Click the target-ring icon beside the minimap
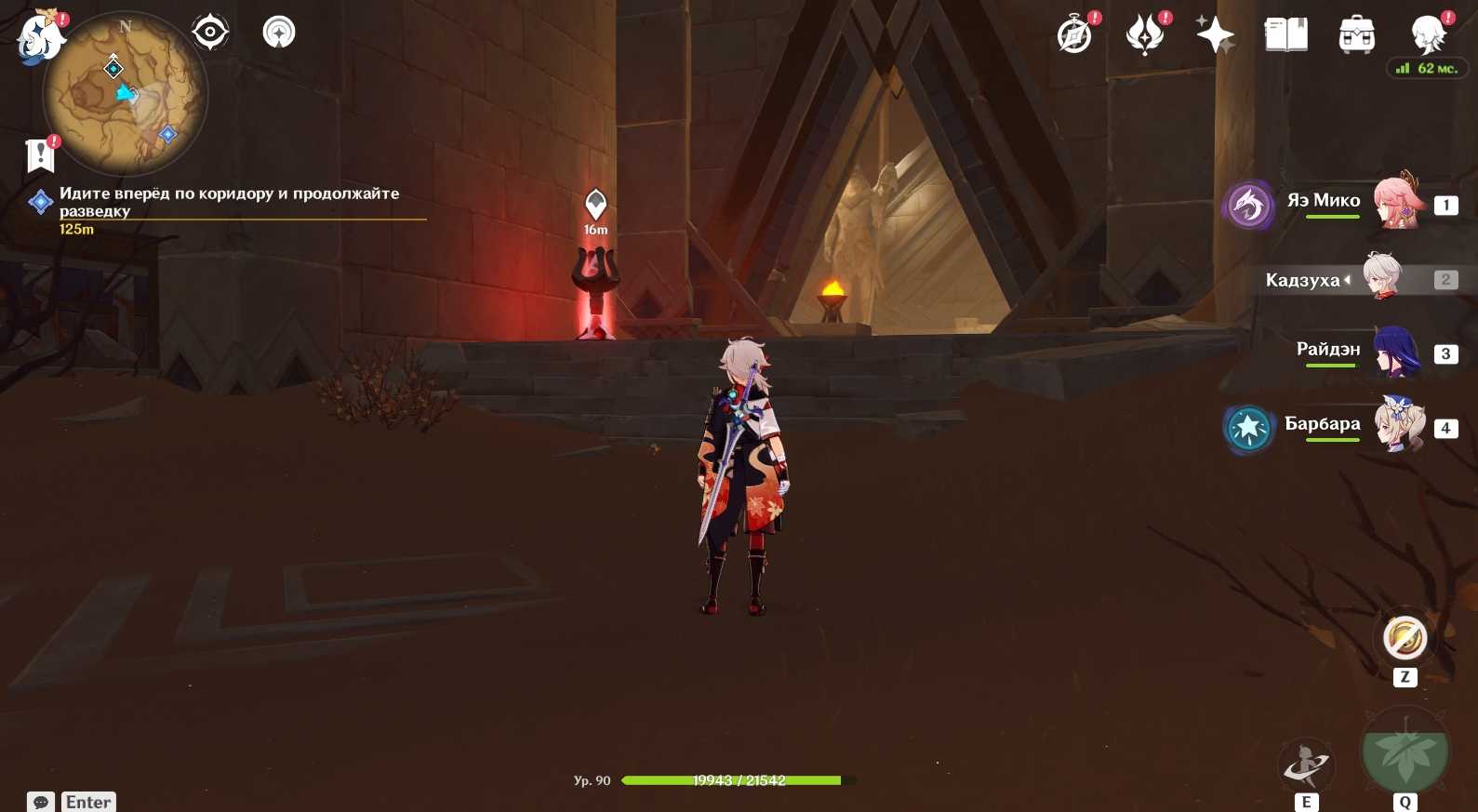1478x812 pixels. point(210,33)
